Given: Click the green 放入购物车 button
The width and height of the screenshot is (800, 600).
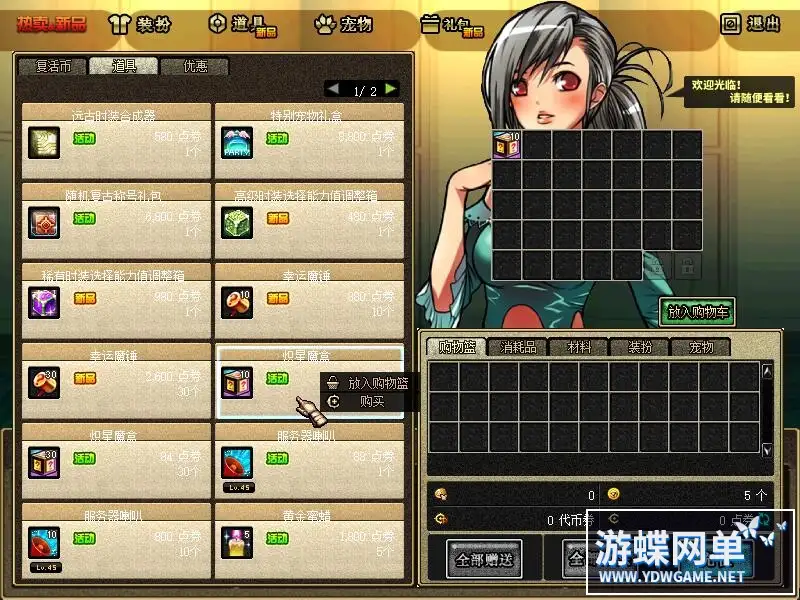Looking at the screenshot, I should click(697, 312).
